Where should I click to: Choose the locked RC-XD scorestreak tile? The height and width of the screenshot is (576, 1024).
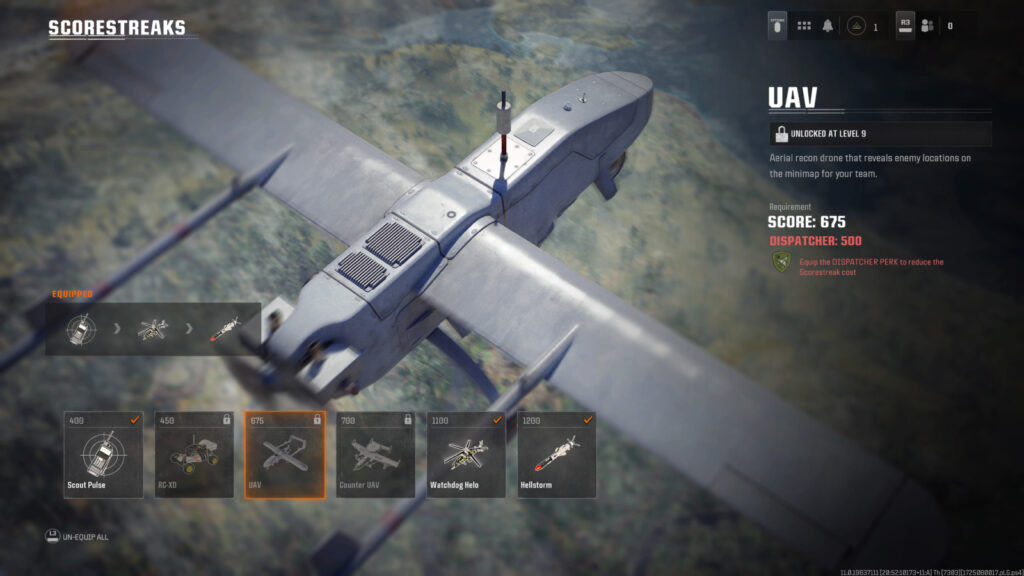click(x=194, y=455)
